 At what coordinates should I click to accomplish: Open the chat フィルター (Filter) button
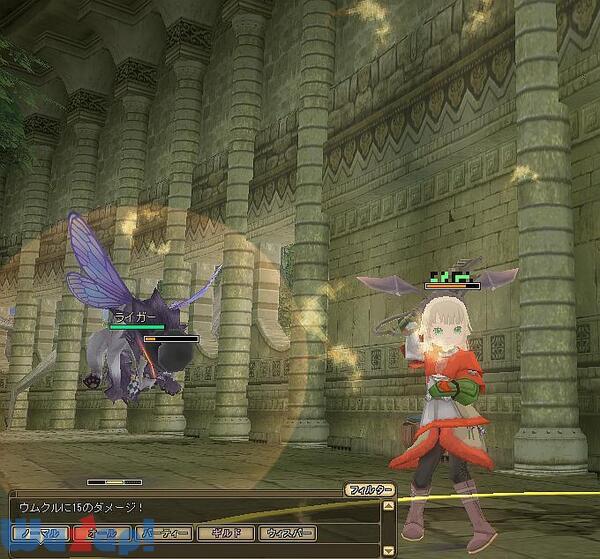[x=368, y=490]
